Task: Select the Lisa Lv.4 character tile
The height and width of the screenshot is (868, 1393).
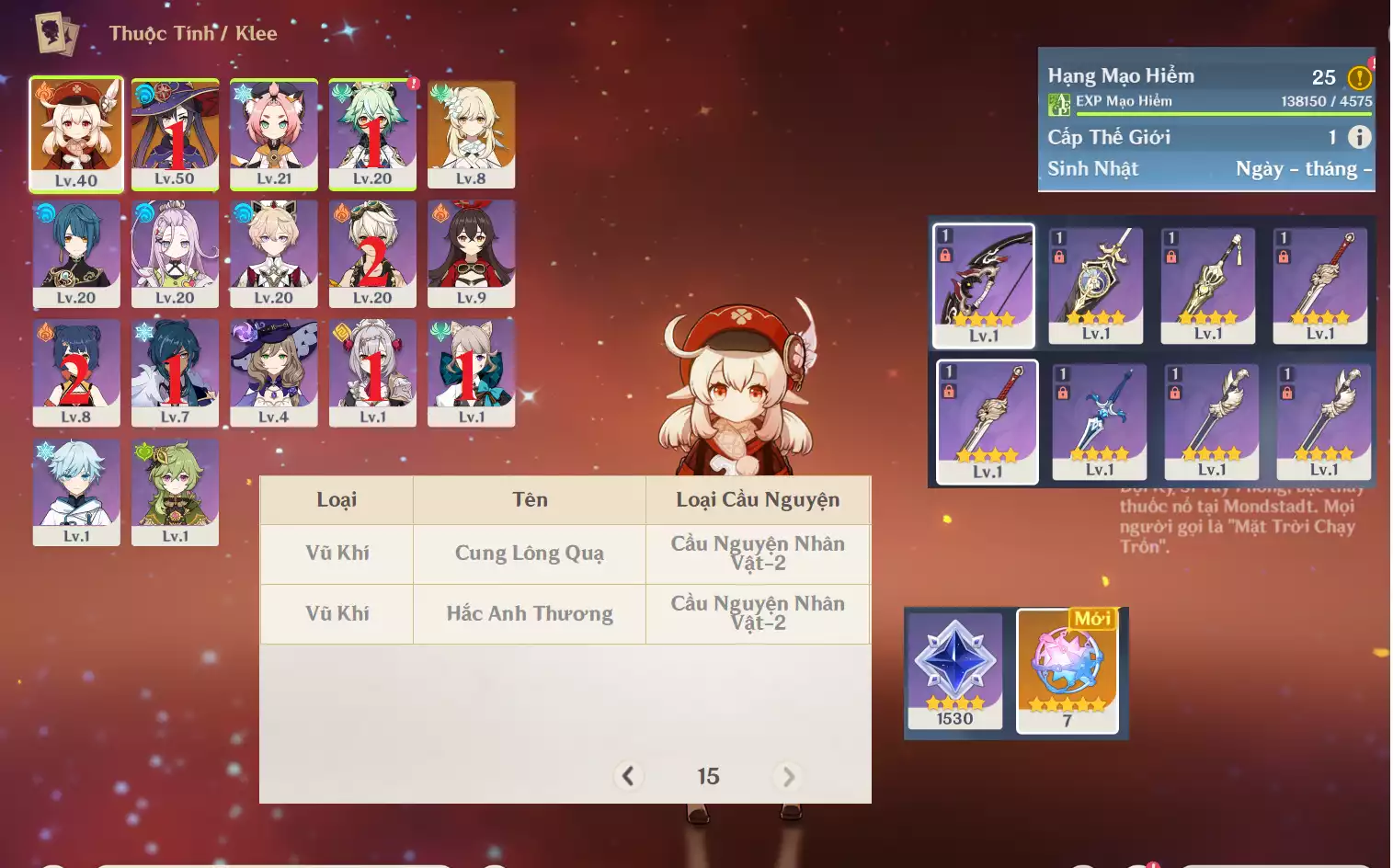Action: [274, 372]
